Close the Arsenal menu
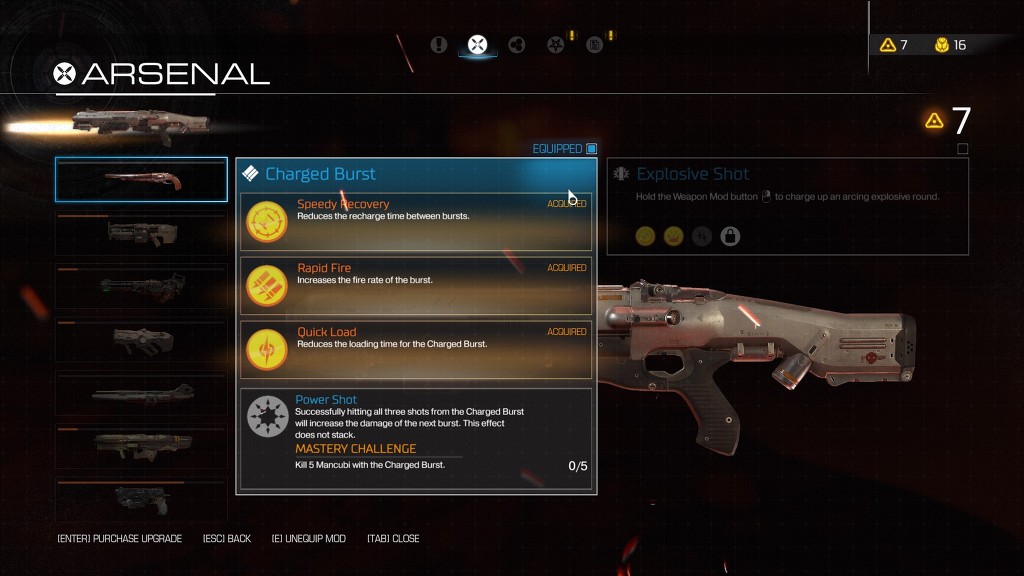Viewport: 1024px width, 576px height. (393, 539)
